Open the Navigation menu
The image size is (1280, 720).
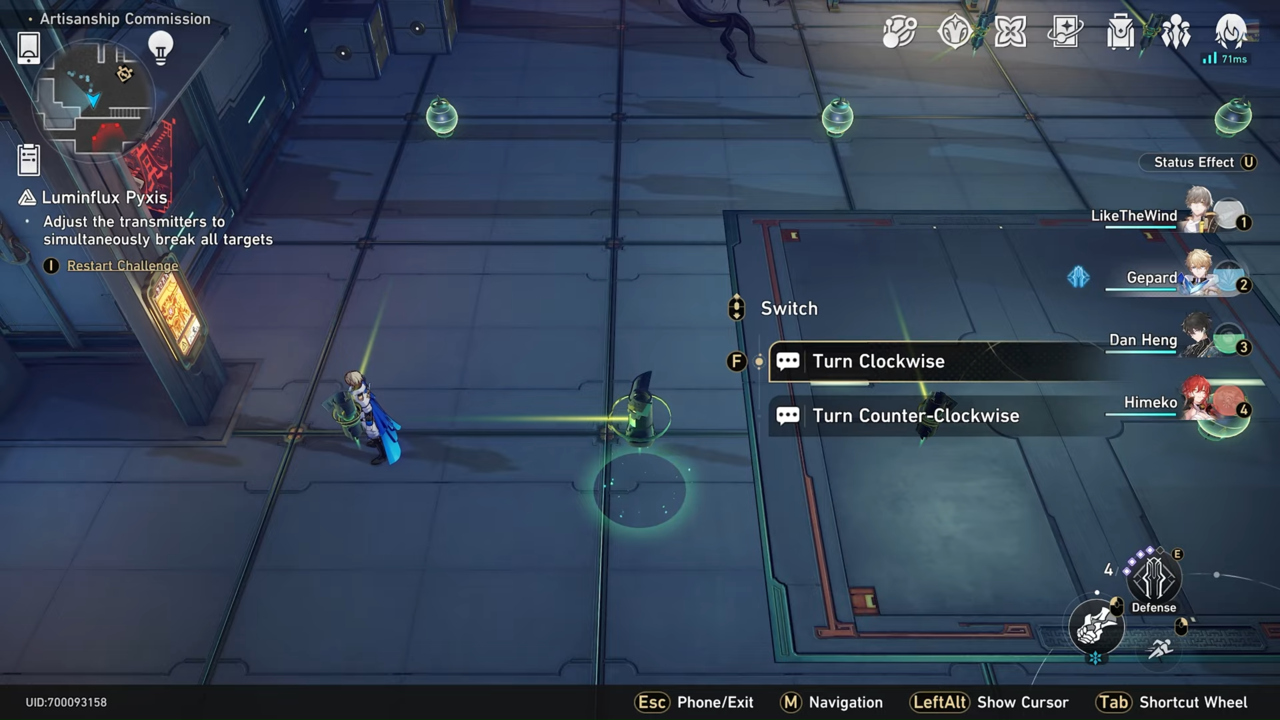[845, 702]
